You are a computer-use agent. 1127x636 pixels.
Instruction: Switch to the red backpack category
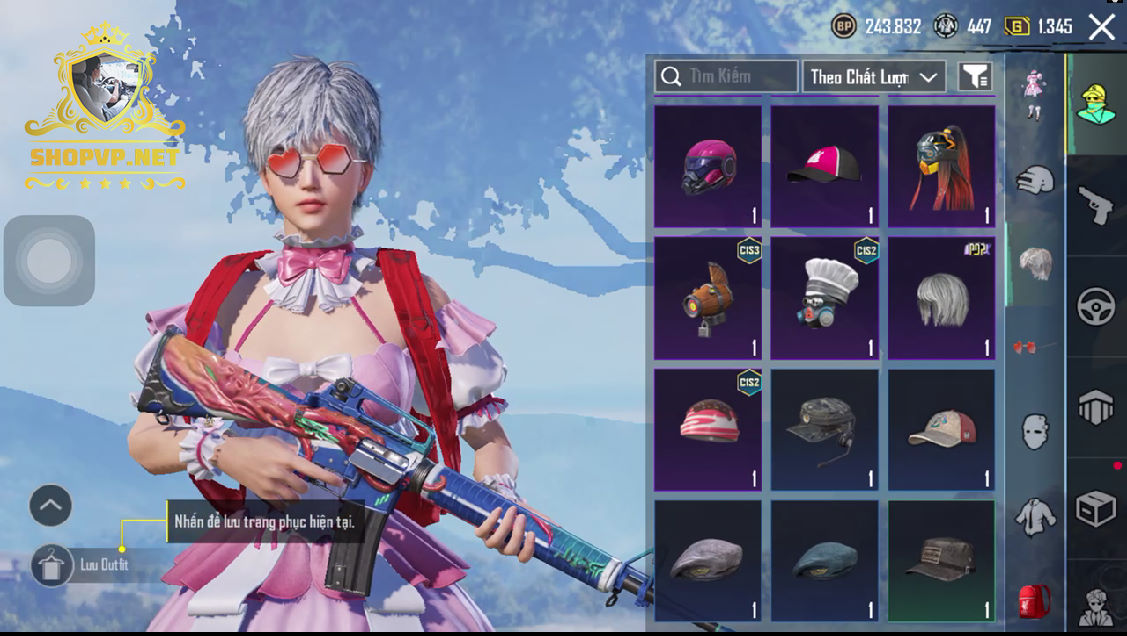tap(1034, 601)
